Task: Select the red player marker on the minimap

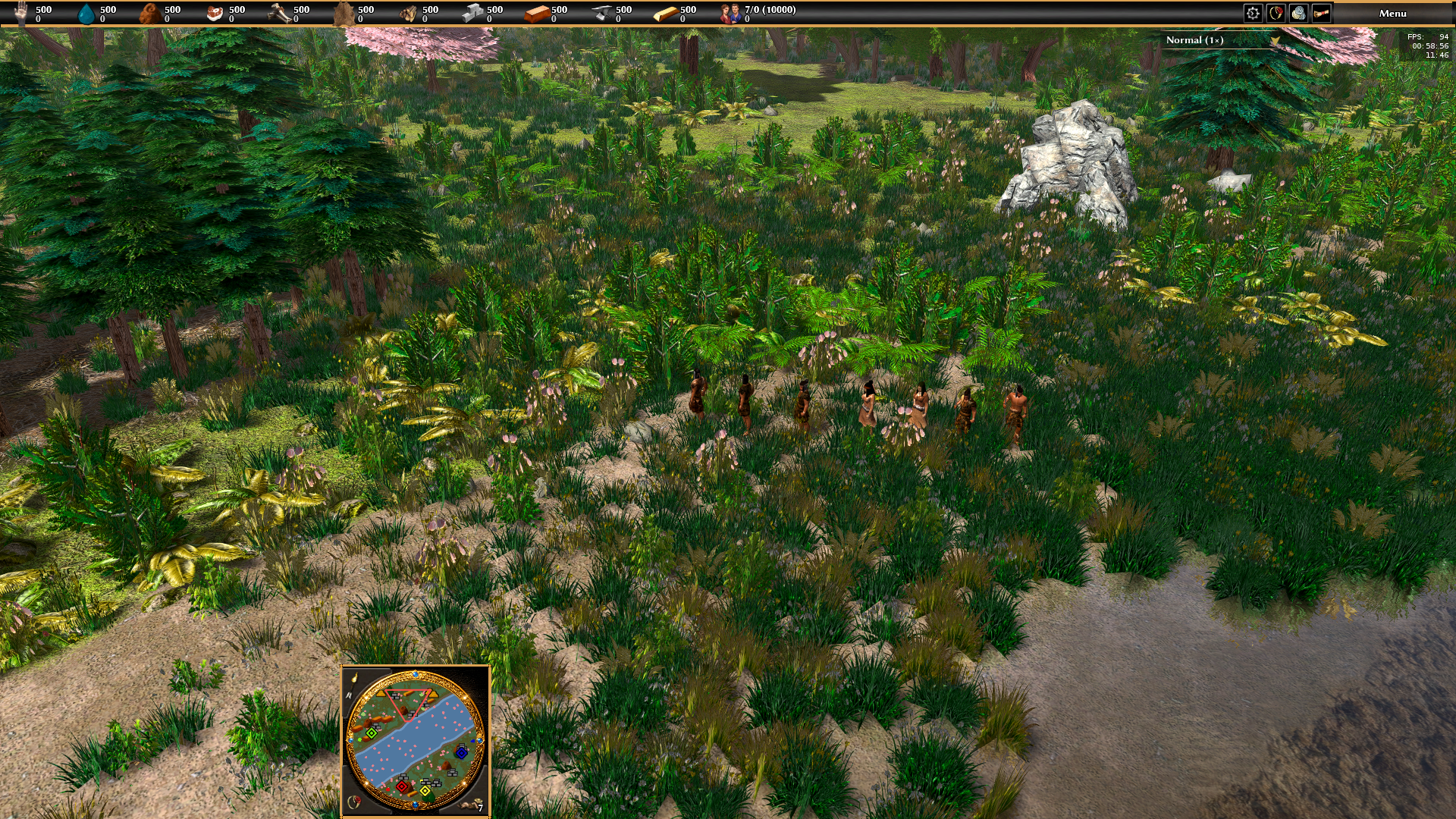Action: pyautogui.click(x=402, y=786)
